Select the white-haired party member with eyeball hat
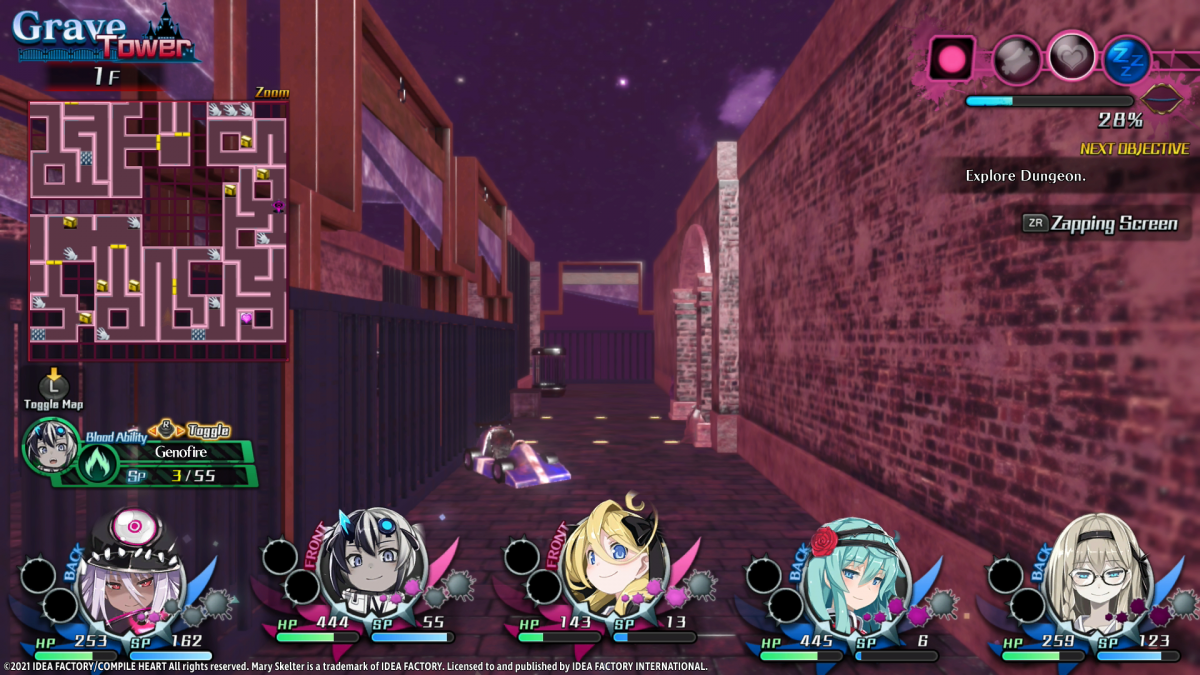Viewport: 1200px width, 675px height. [x=131, y=568]
